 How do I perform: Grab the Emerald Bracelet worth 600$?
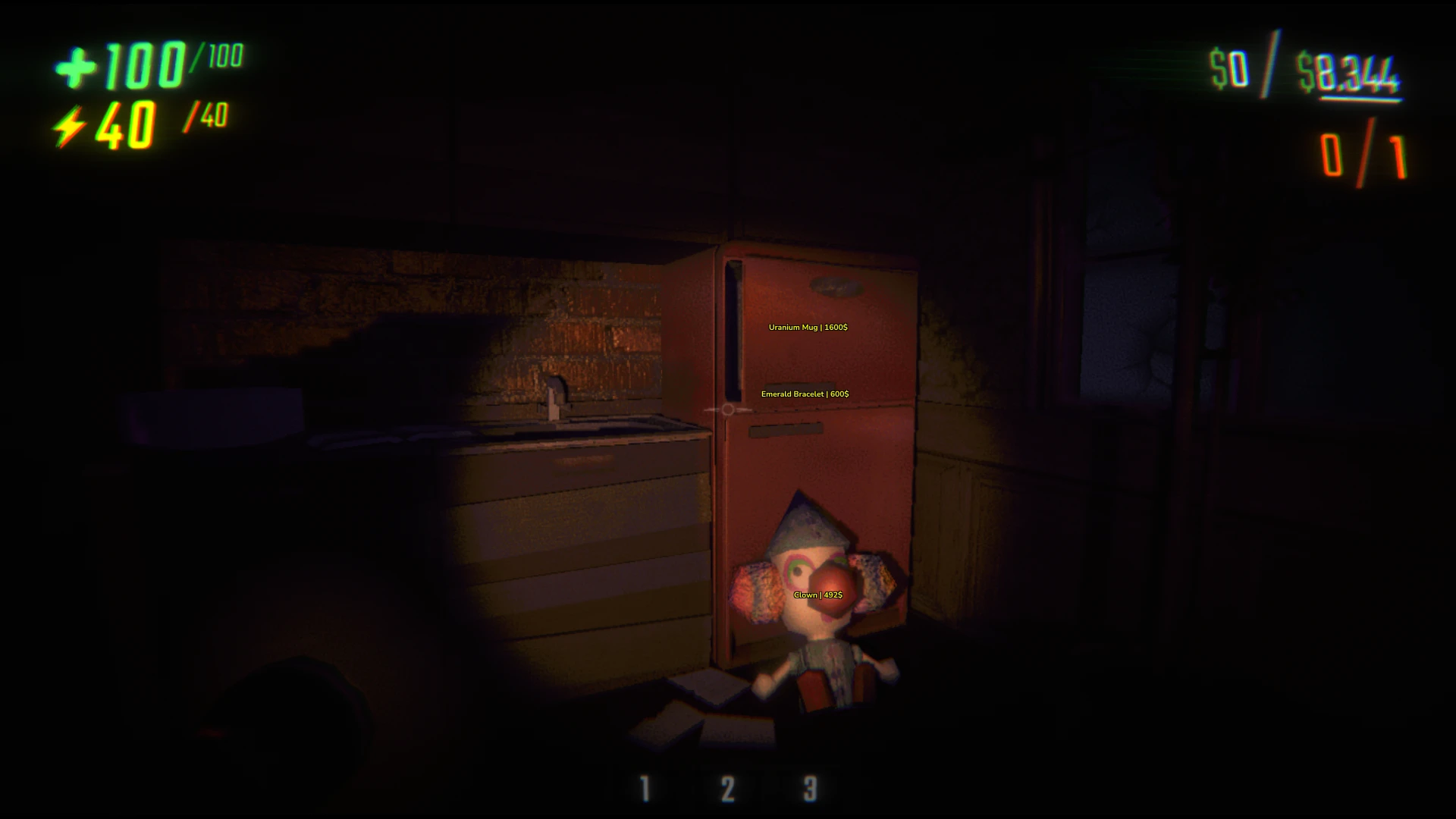805,394
